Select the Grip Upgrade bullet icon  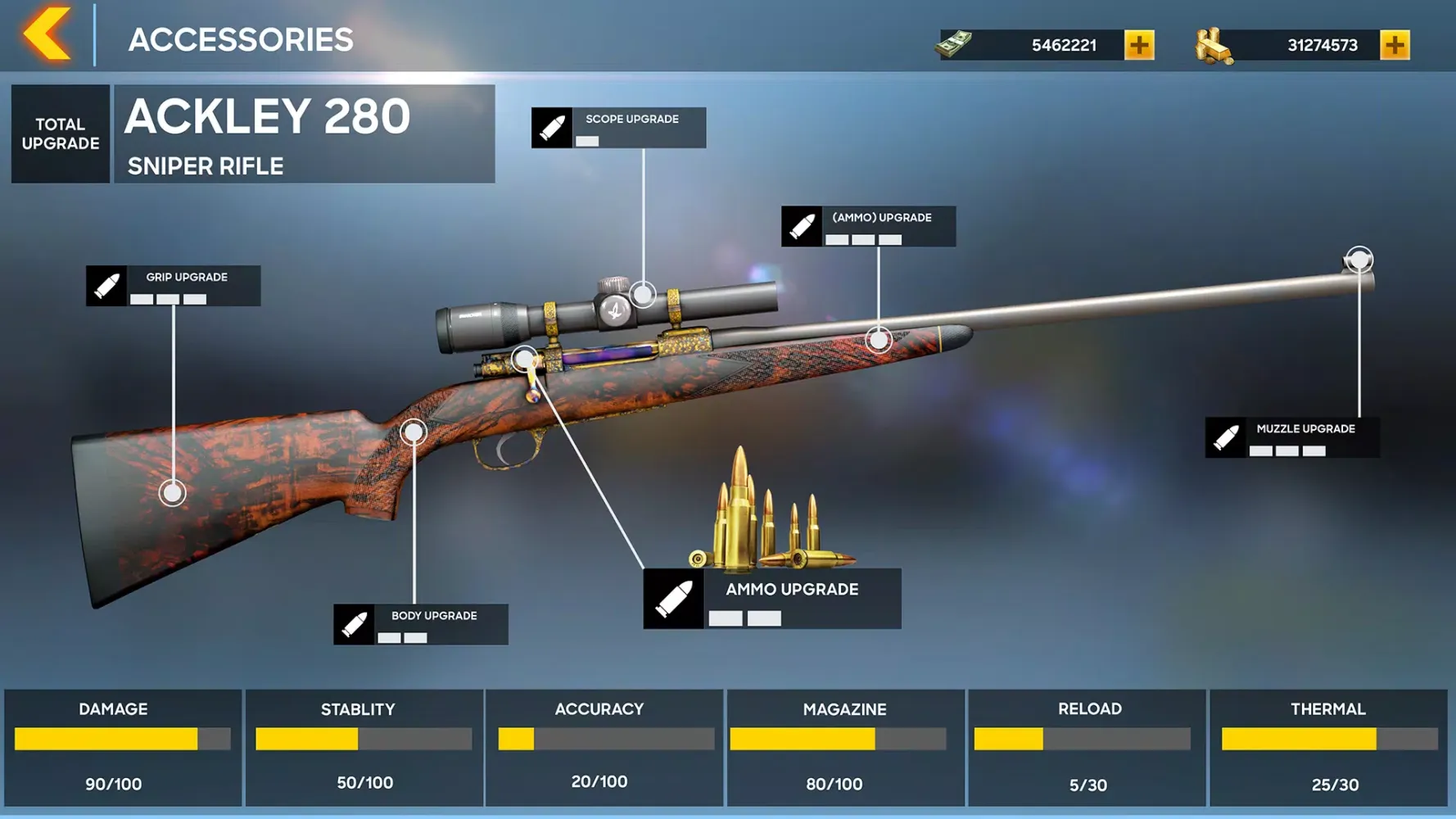(x=107, y=286)
